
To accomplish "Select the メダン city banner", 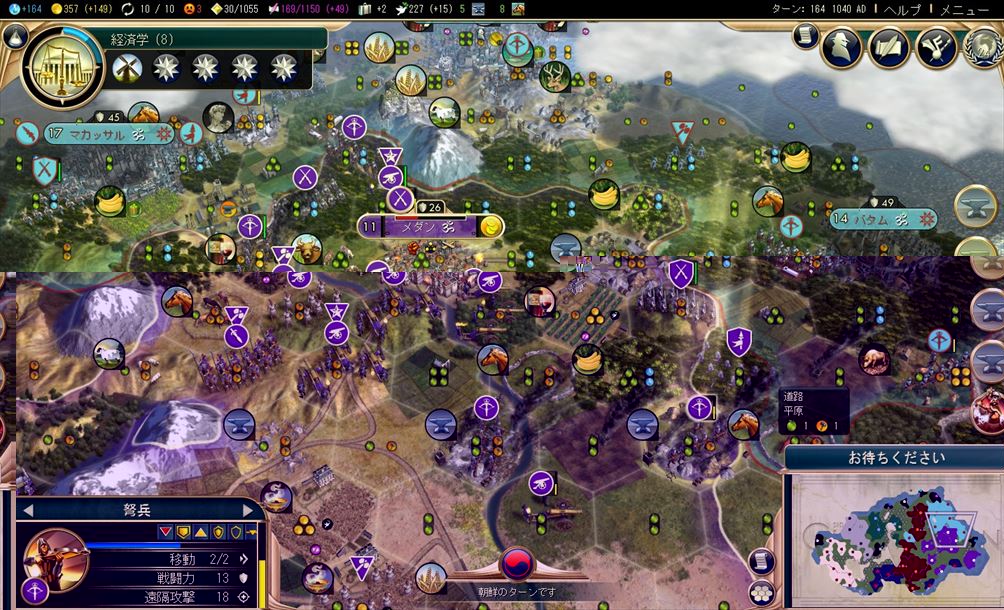I will tap(424, 227).
